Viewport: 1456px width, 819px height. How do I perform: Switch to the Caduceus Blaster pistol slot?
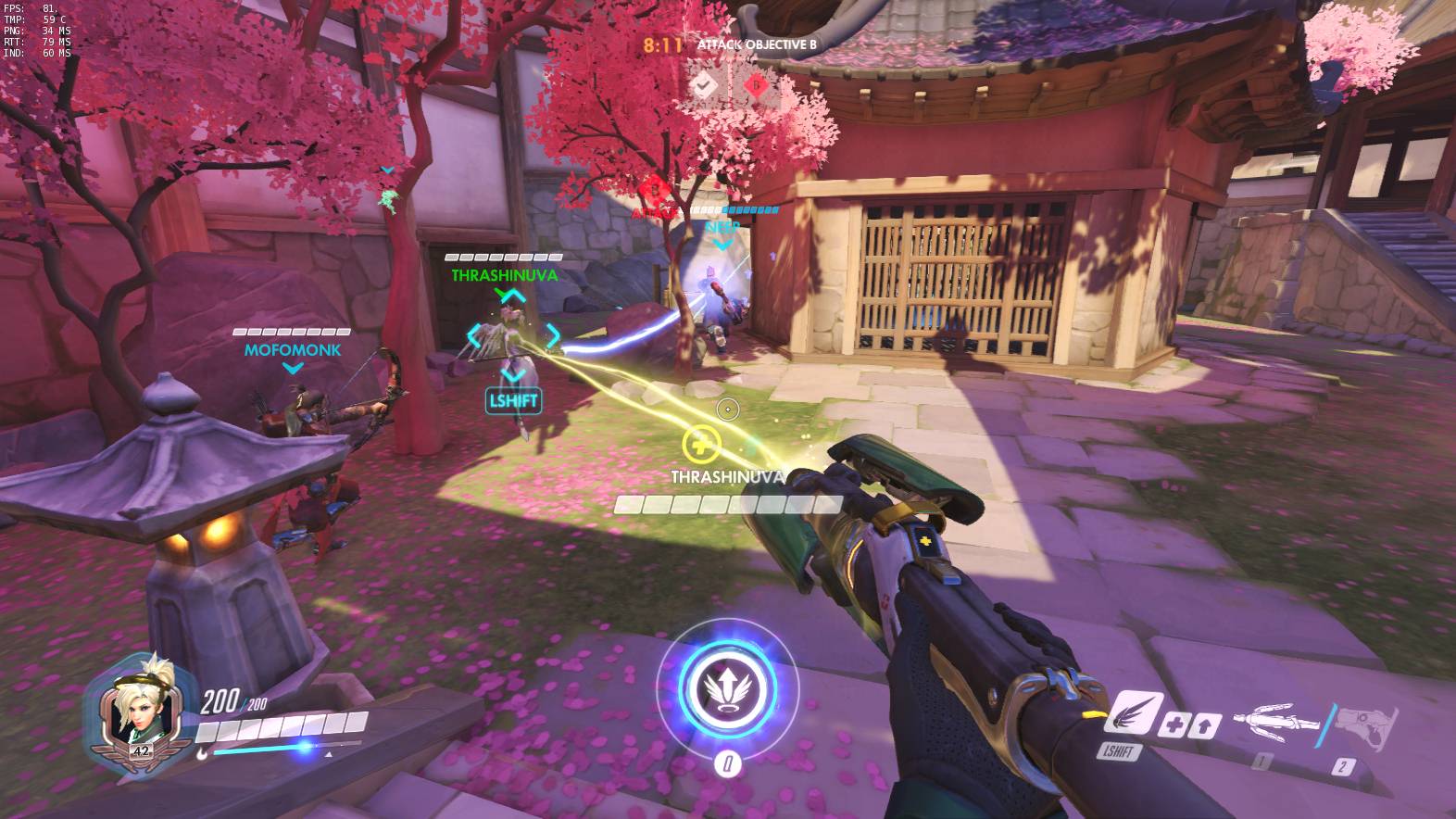tap(1368, 723)
